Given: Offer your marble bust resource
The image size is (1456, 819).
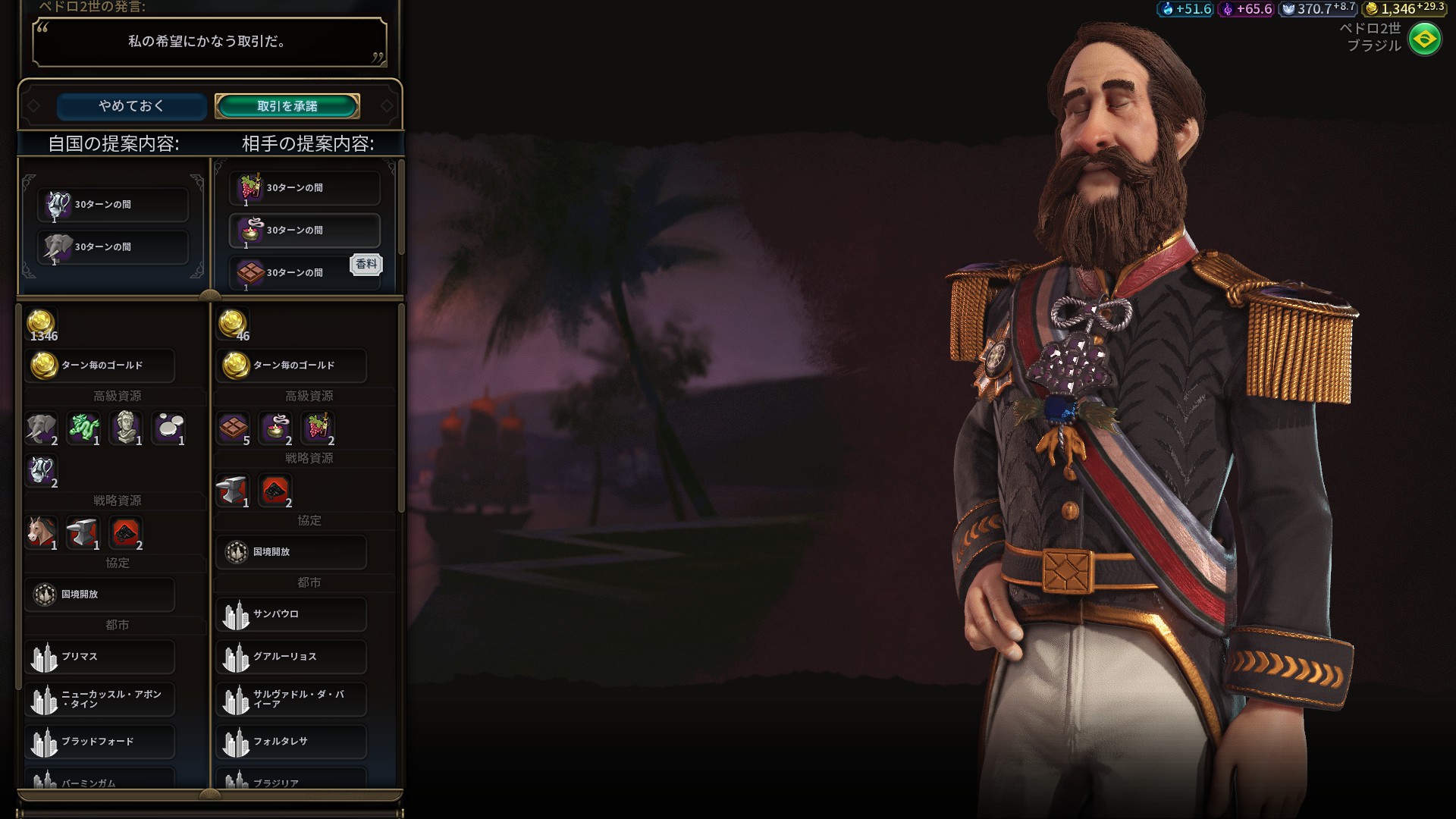Looking at the screenshot, I should click(x=126, y=428).
